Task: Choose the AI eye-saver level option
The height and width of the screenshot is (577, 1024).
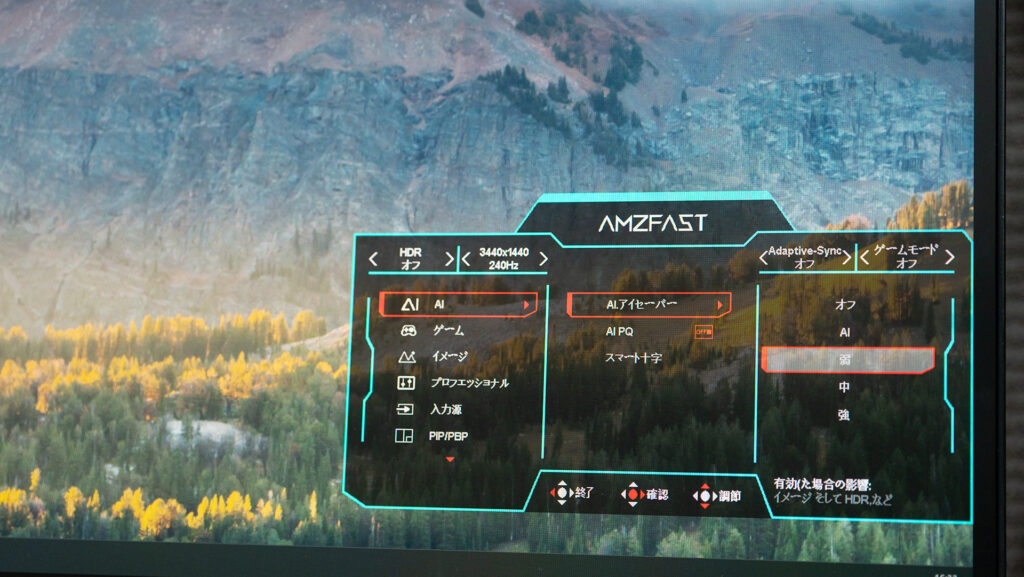Action: click(x=846, y=332)
